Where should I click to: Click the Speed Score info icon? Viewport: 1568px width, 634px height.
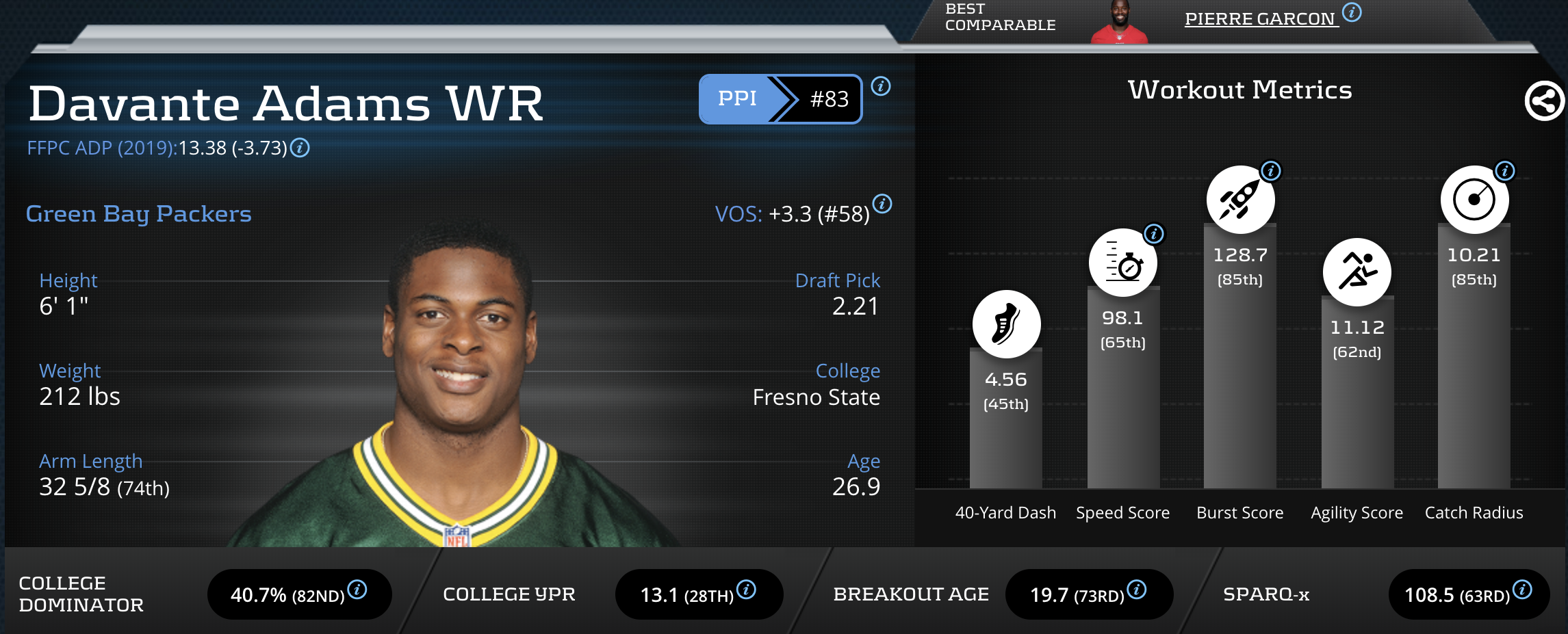[1154, 234]
